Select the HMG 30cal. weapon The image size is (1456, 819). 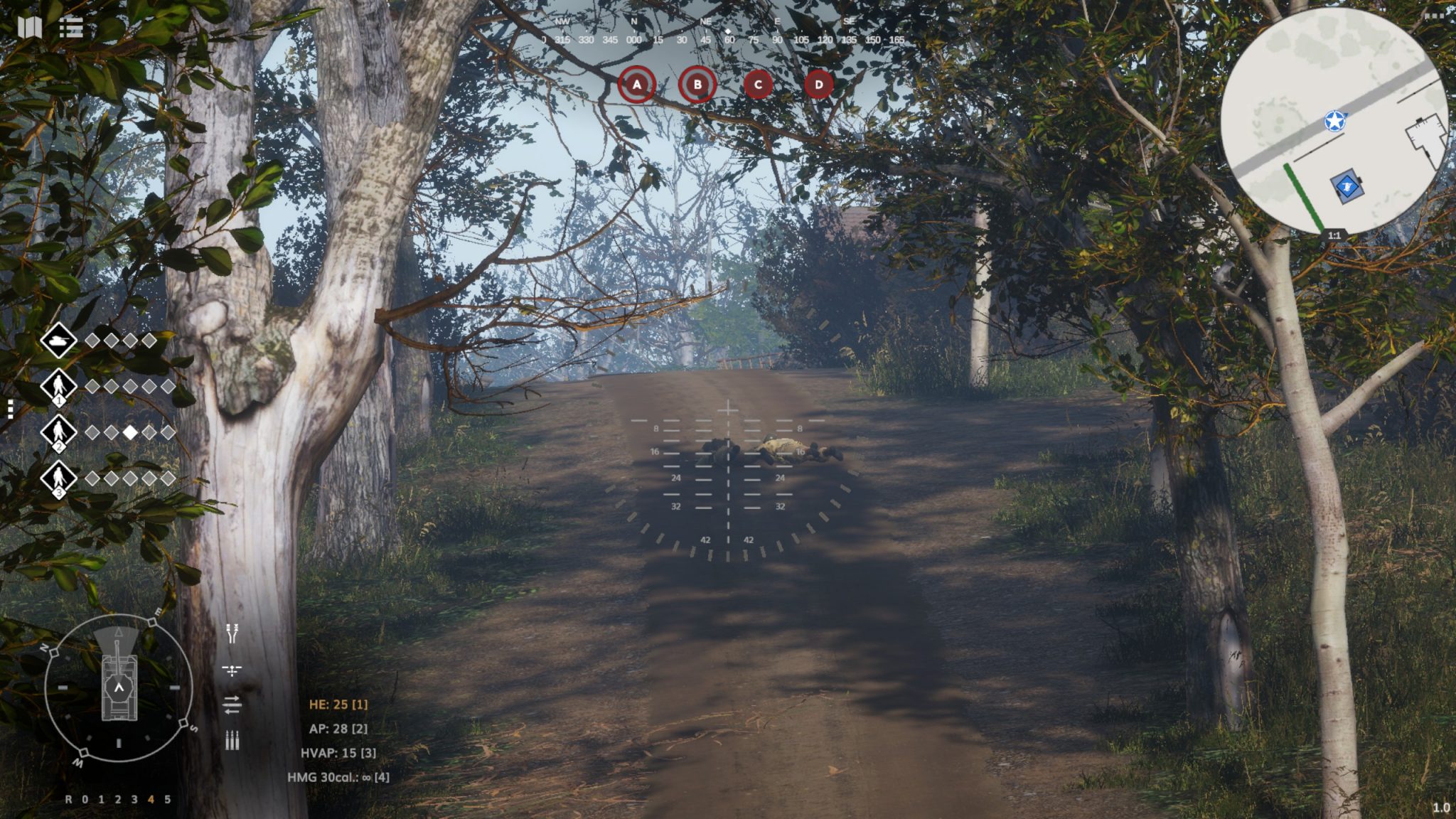pyautogui.click(x=338, y=777)
